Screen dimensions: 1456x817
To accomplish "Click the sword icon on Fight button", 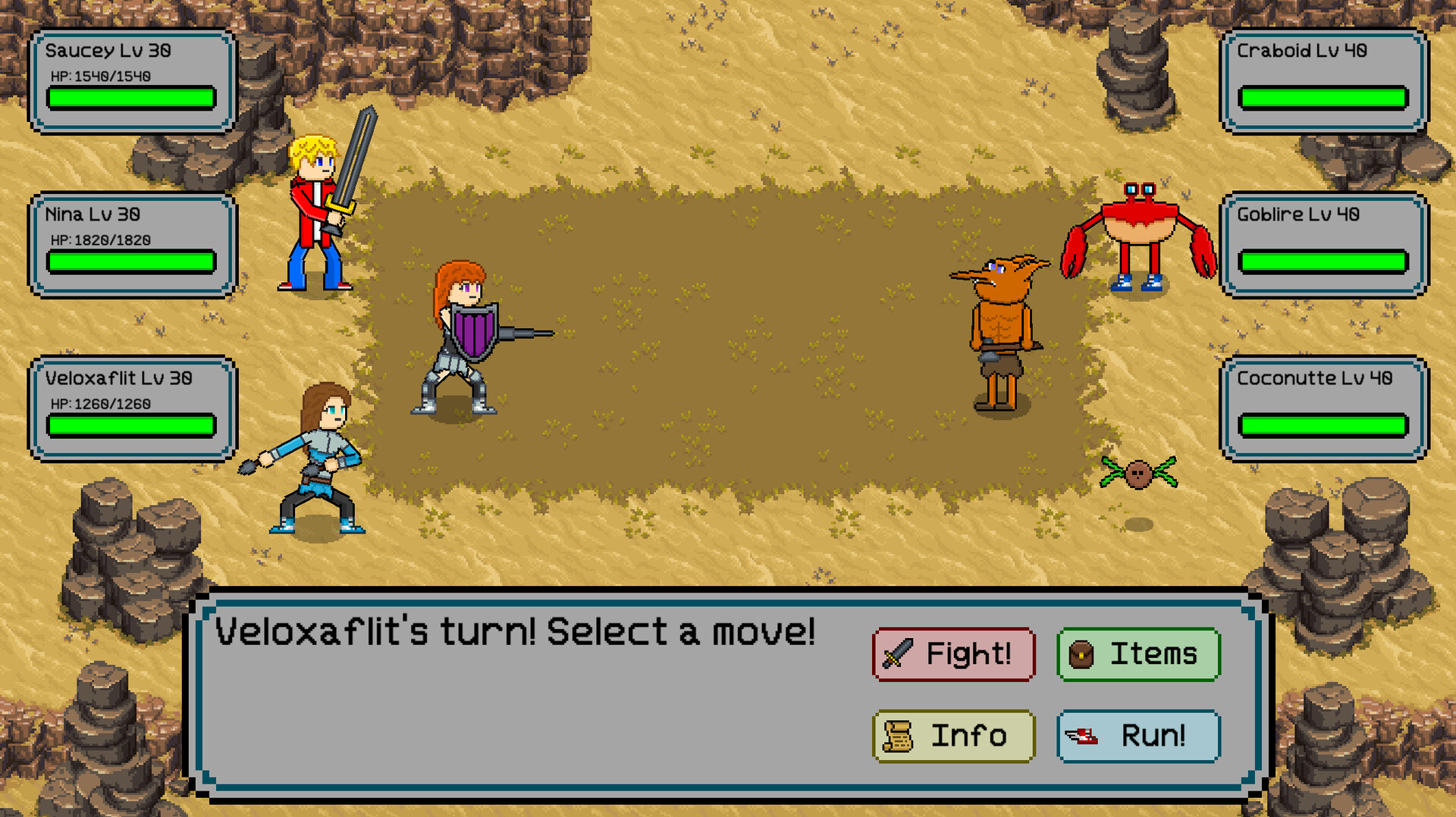I will [898, 653].
